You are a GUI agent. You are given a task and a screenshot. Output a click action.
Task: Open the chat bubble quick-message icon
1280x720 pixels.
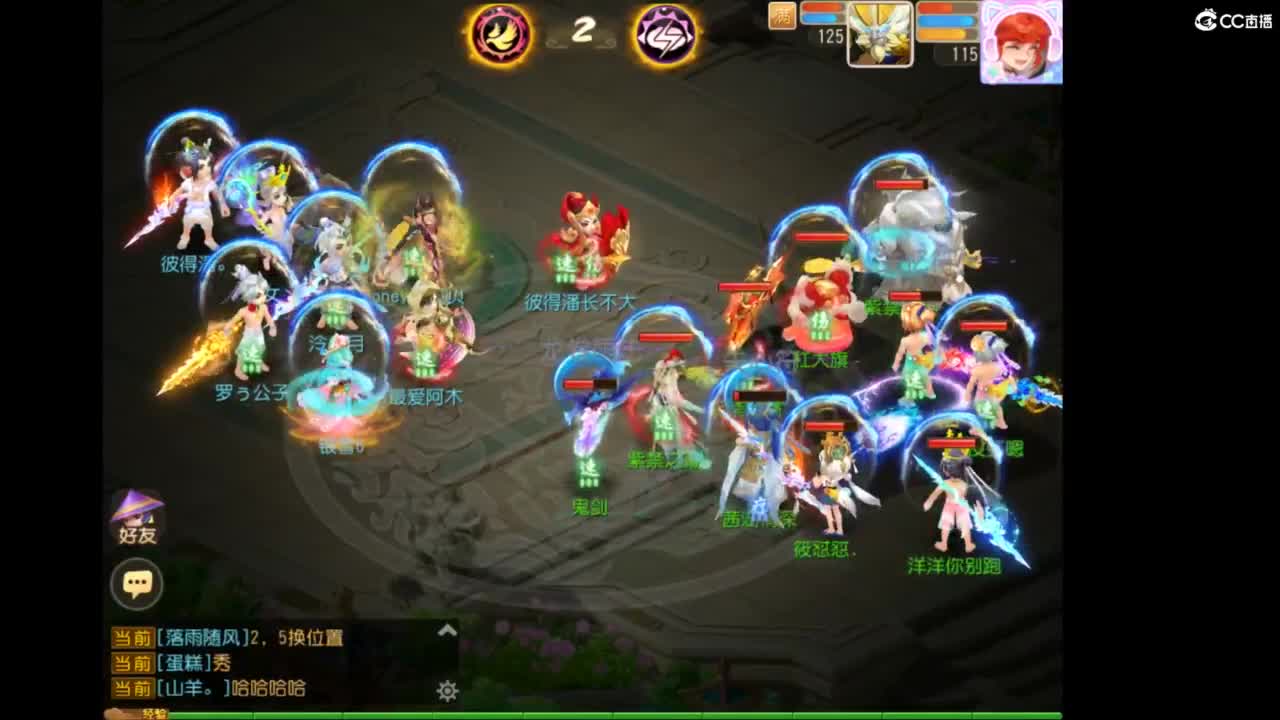138,585
